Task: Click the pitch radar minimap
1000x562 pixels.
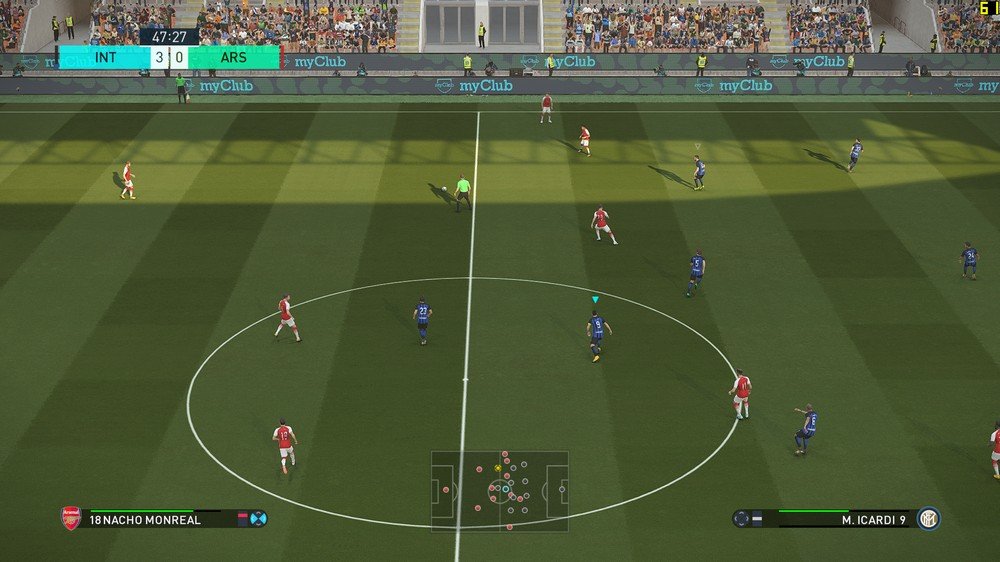Action: (x=500, y=491)
